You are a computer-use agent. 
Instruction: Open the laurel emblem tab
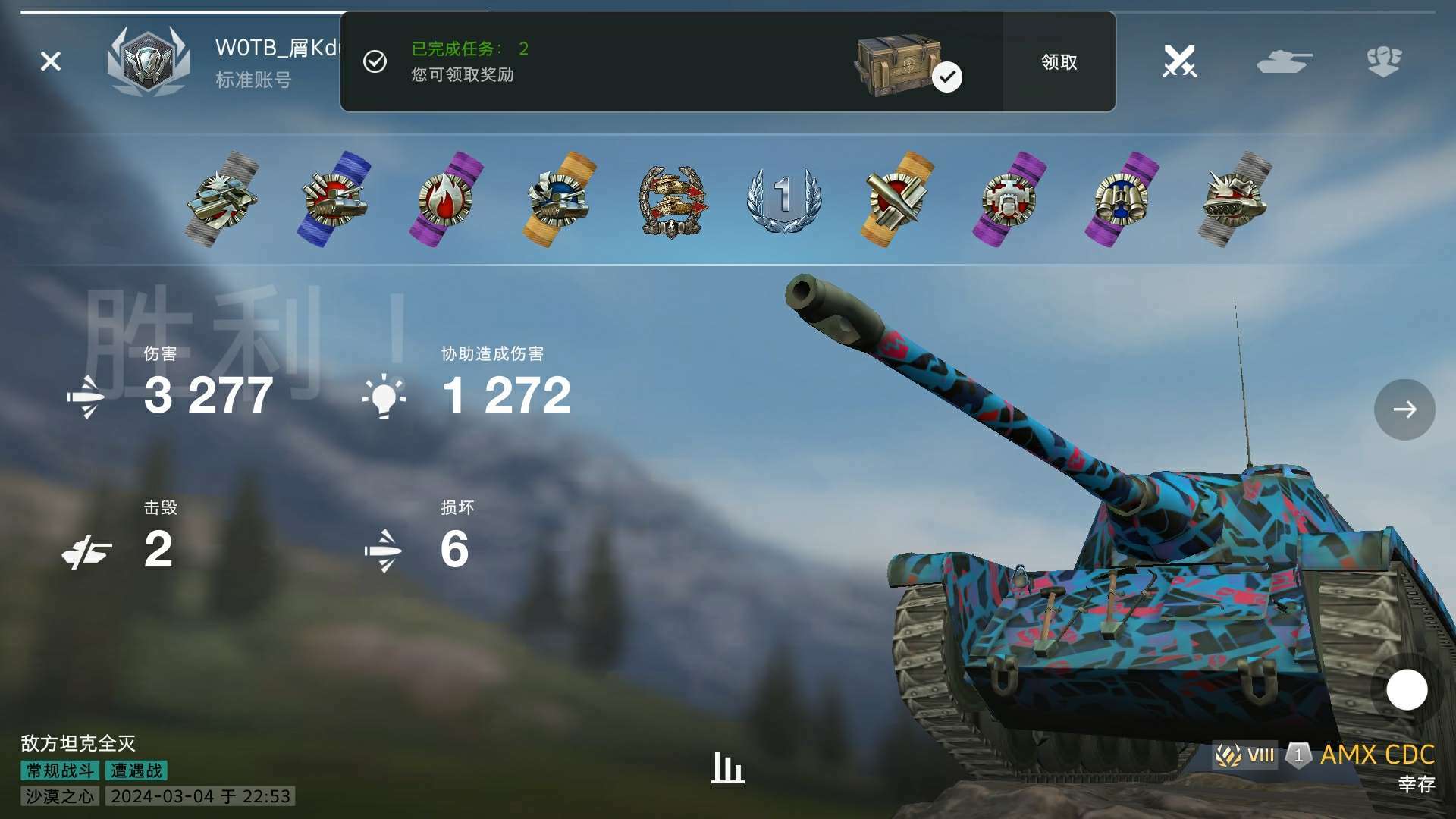tap(1384, 61)
